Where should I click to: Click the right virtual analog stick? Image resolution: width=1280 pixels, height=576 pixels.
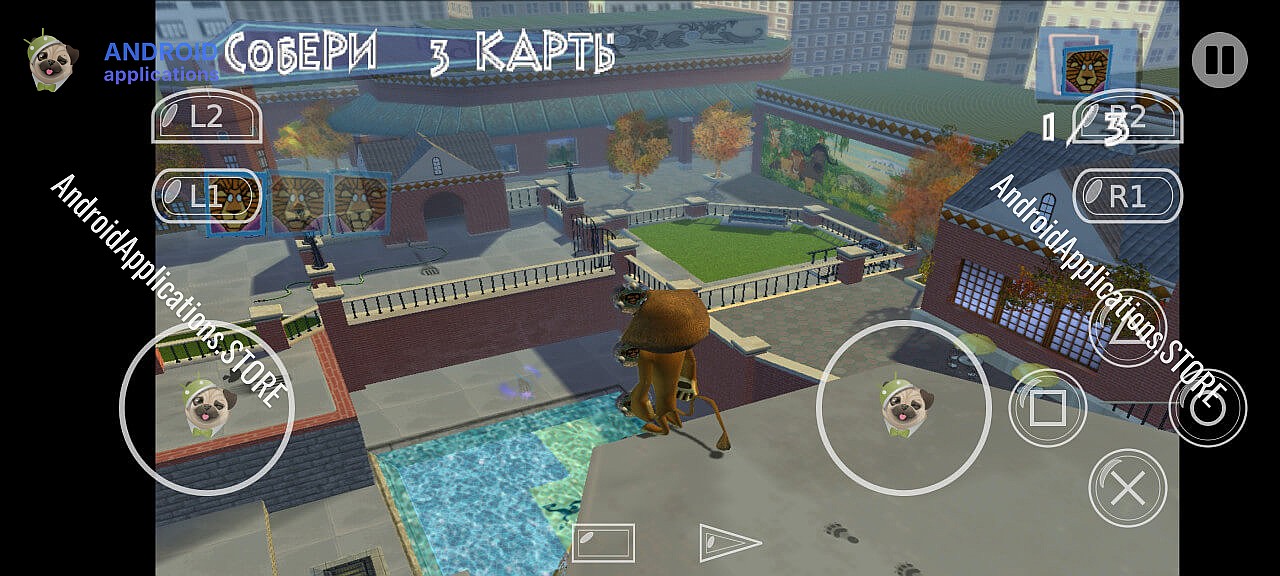tap(904, 407)
